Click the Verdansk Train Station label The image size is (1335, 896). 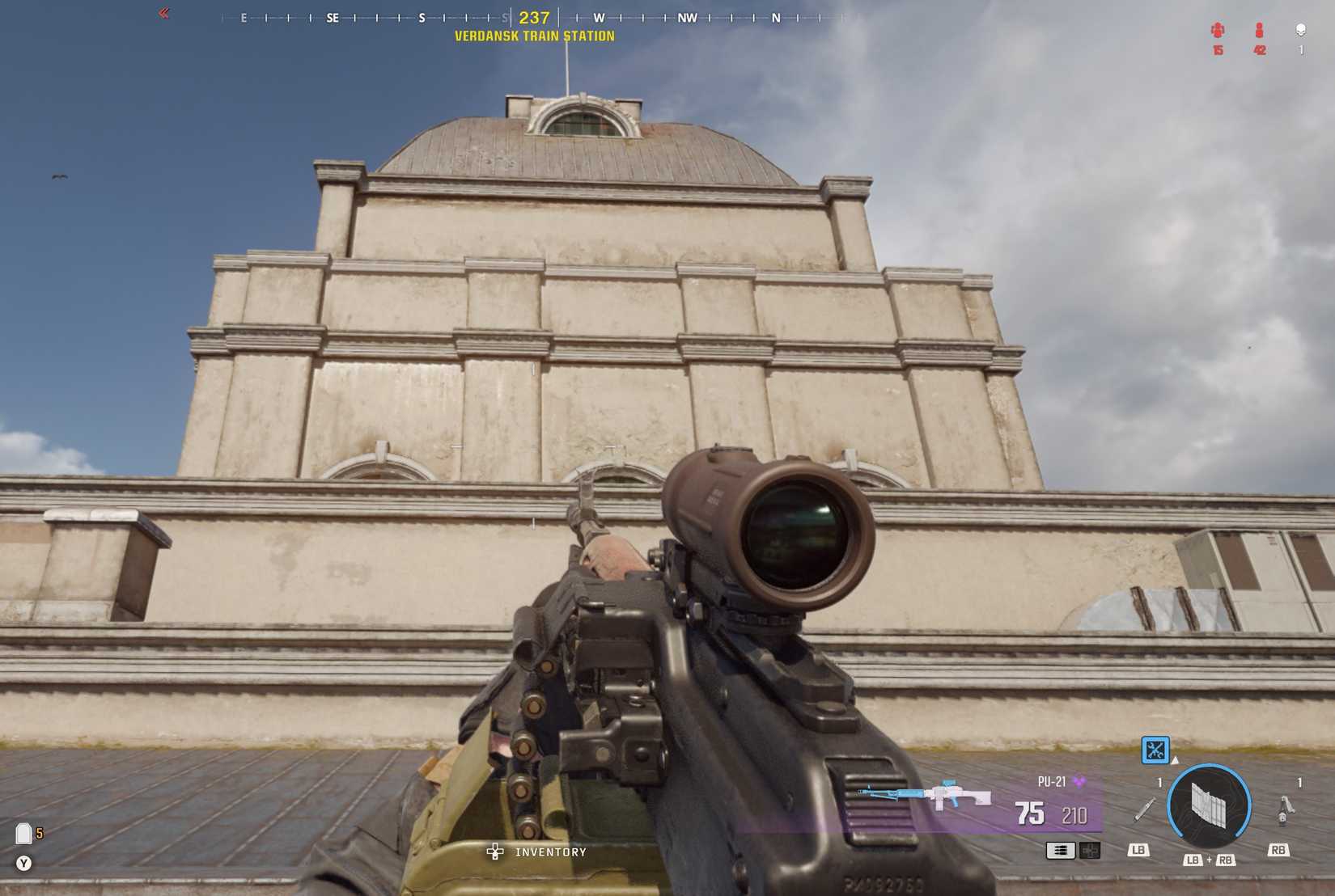click(x=536, y=36)
